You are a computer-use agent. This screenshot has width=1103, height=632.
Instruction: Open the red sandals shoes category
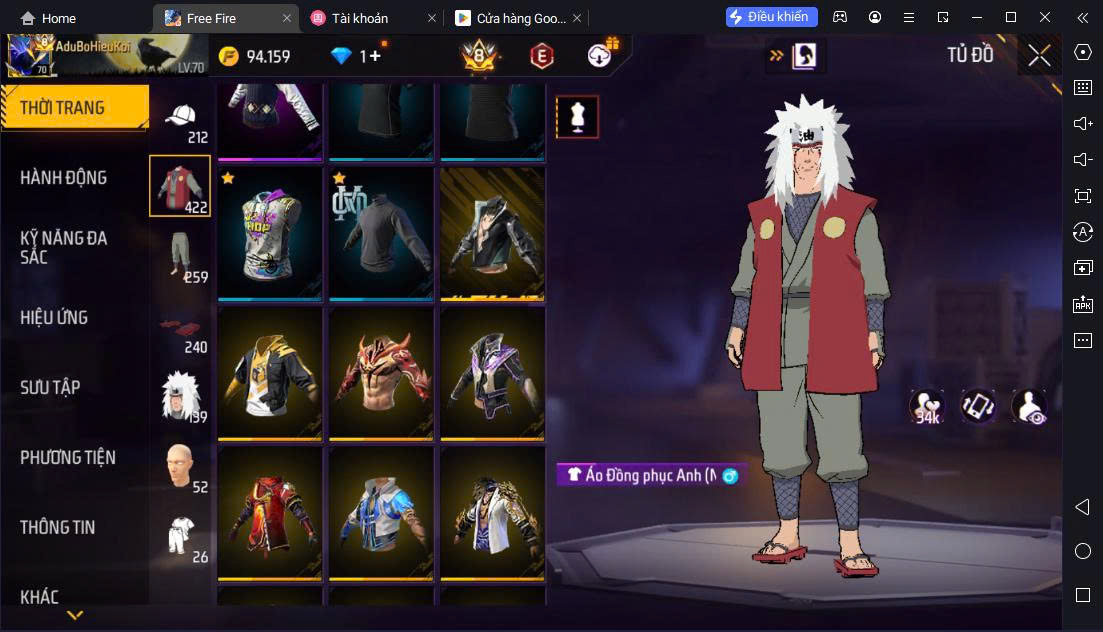tap(181, 327)
